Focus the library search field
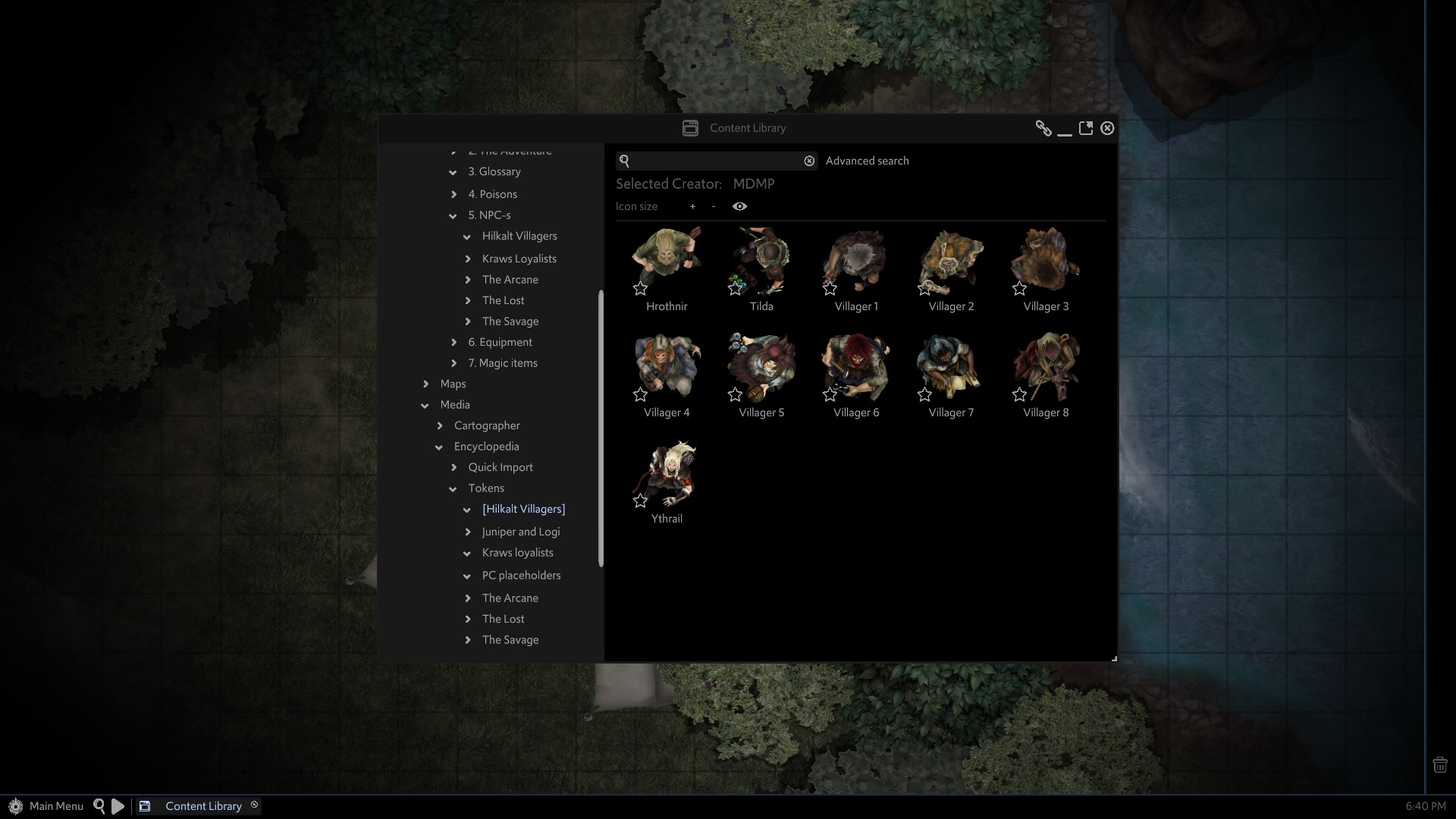Image resolution: width=1456 pixels, height=819 pixels. (x=716, y=161)
